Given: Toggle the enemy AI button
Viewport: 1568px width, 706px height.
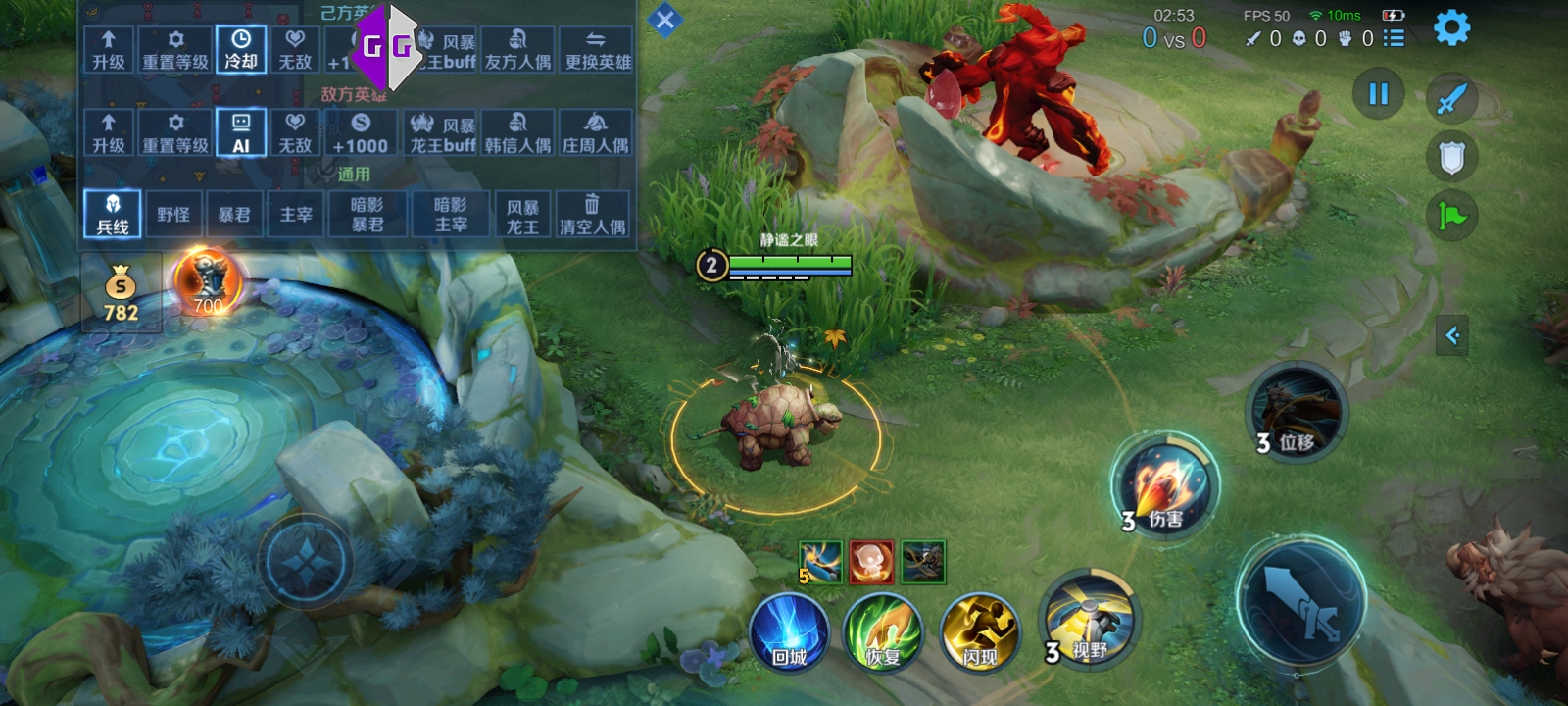Looking at the screenshot, I should click(241, 133).
